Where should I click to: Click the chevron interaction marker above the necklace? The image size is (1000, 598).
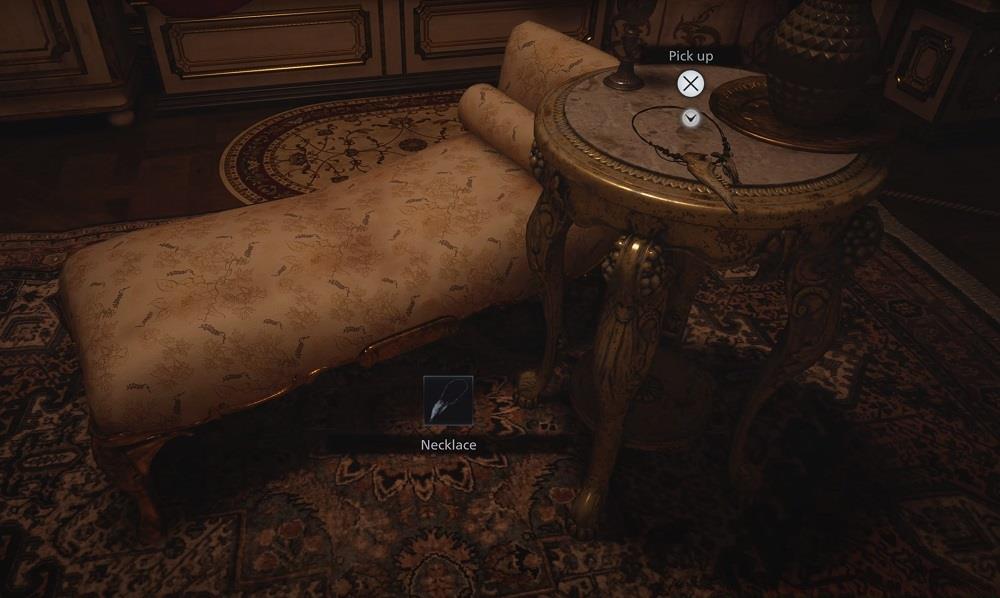(x=690, y=118)
